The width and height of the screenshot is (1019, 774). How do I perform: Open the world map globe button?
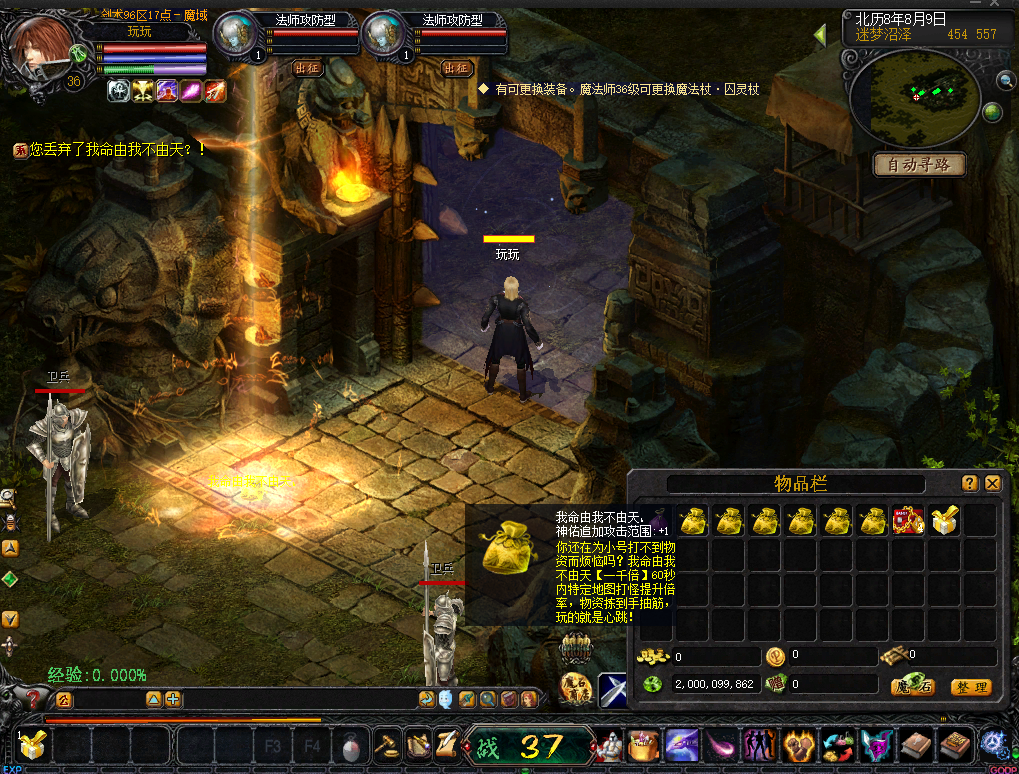click(x=992, y=112)
